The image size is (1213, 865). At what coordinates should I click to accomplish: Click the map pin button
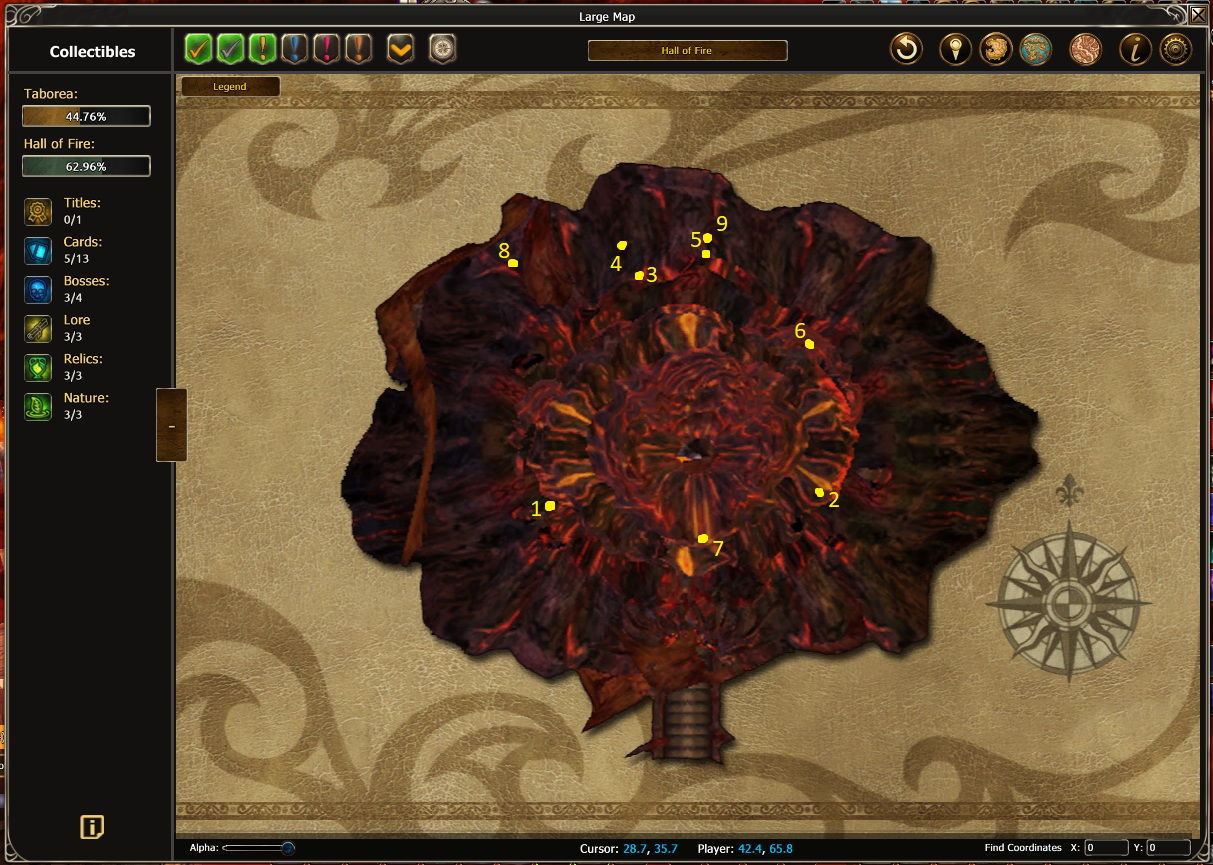point(955,49)
